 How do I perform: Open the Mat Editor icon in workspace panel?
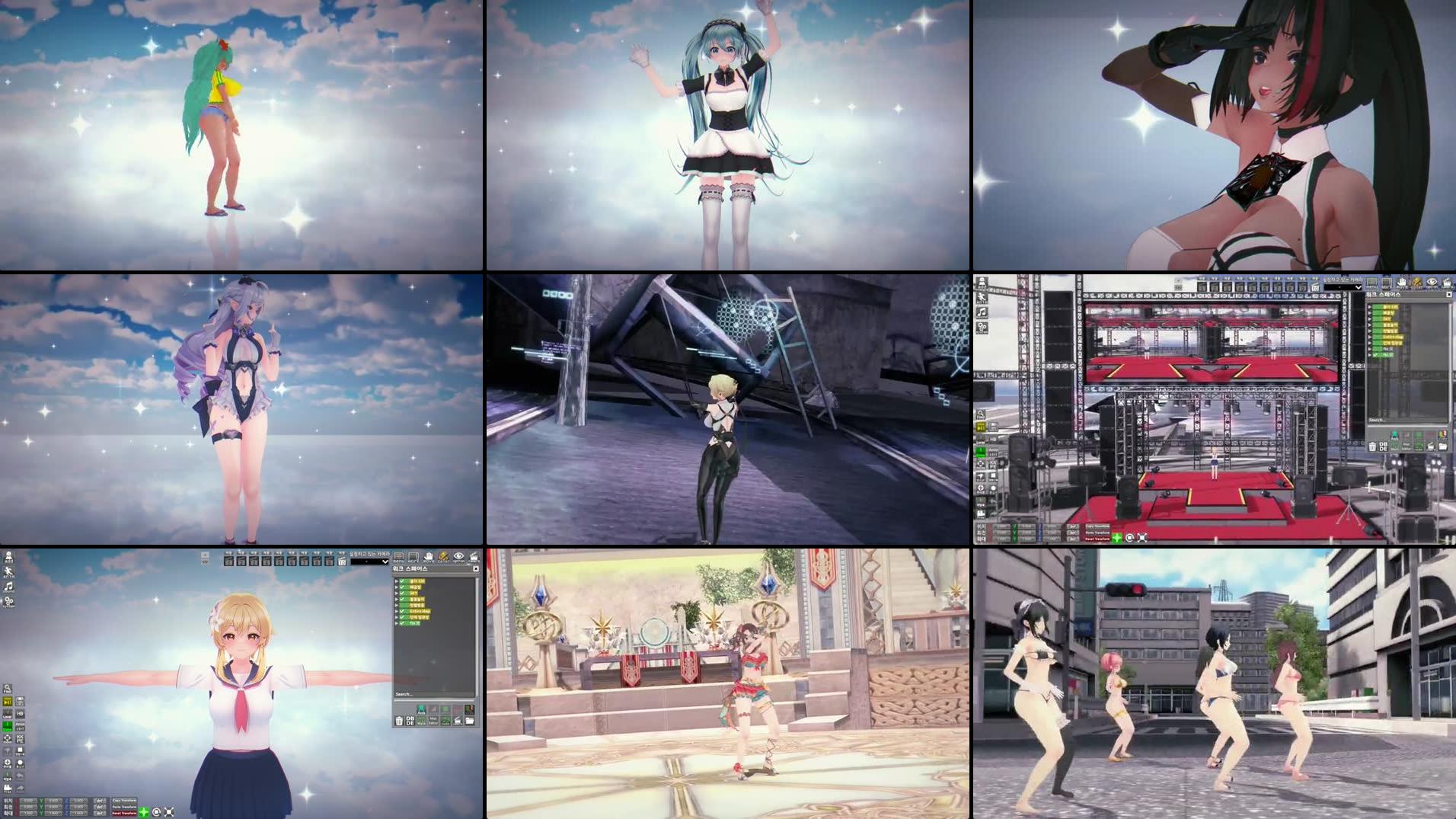(x=433, y=721)
